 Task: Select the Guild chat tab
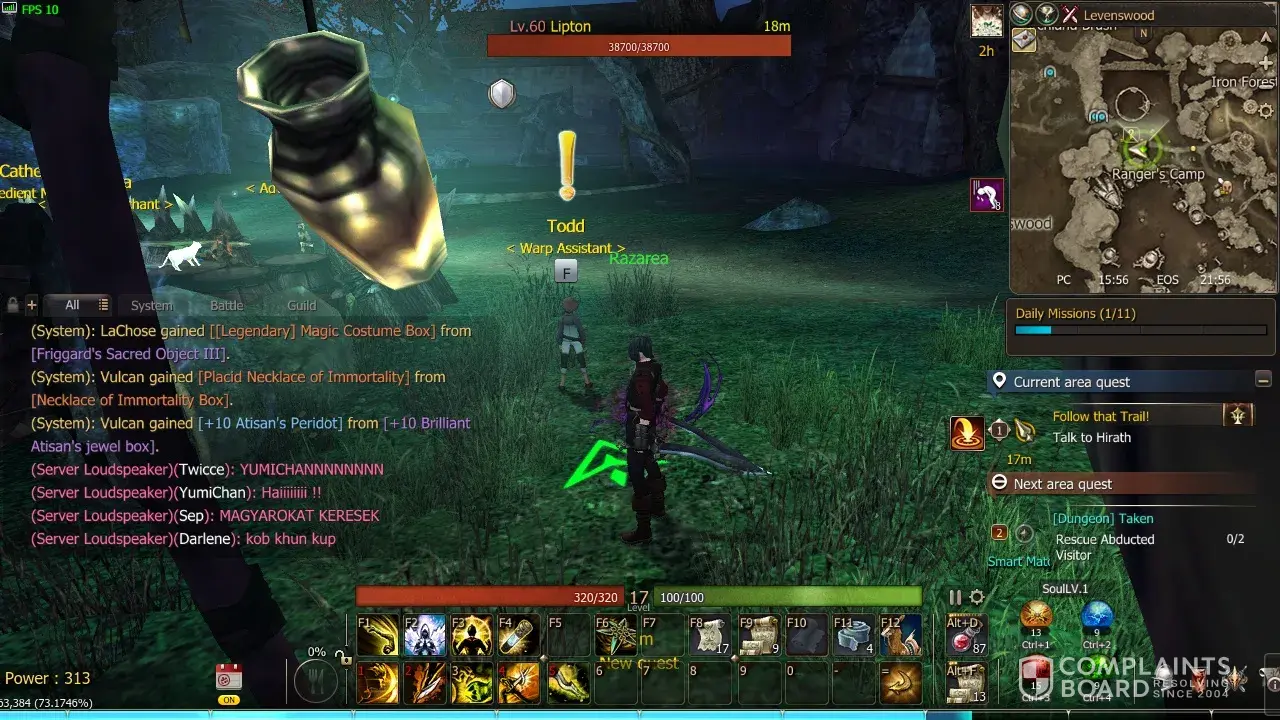pyautogui.click(x=301, y=305)
